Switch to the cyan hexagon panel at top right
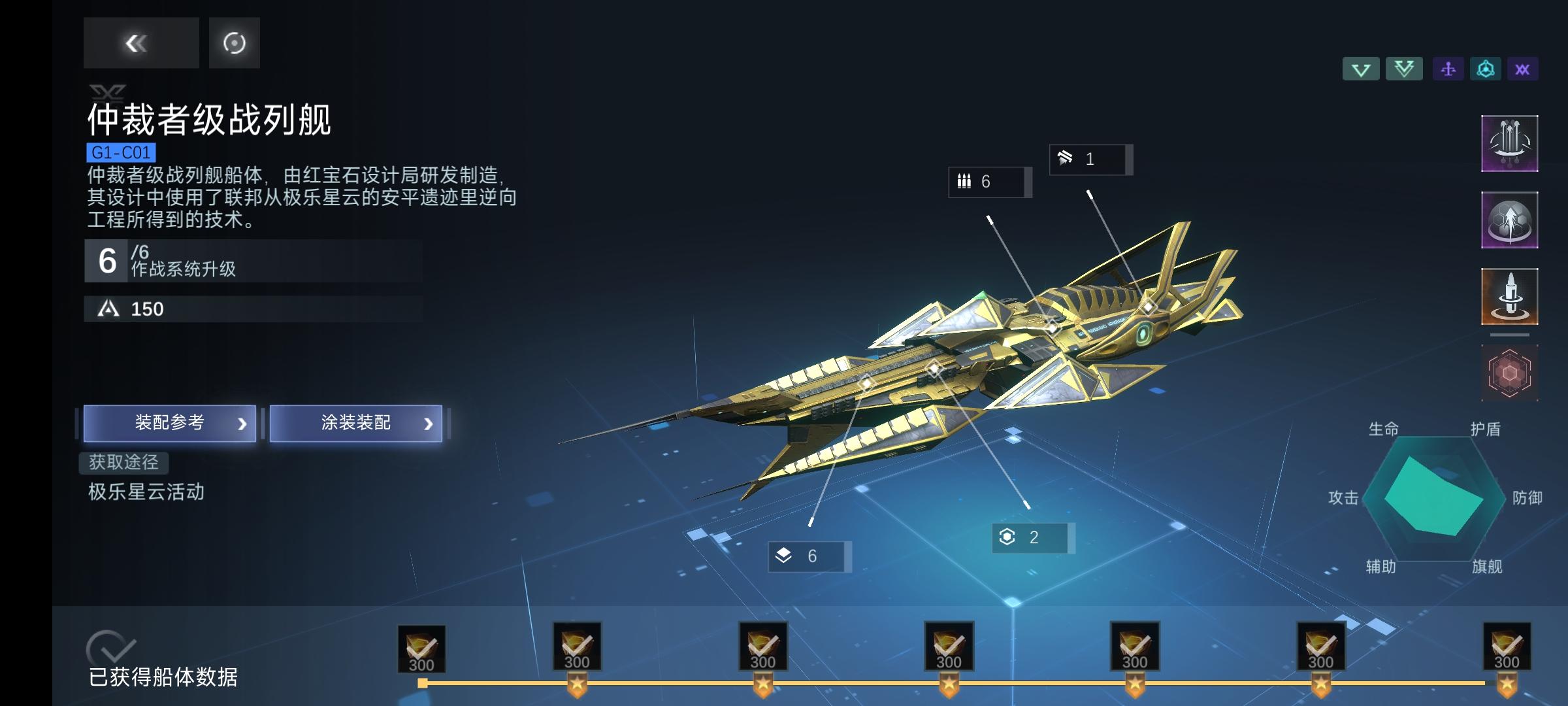The image size is (1568, 706). 1486,68
